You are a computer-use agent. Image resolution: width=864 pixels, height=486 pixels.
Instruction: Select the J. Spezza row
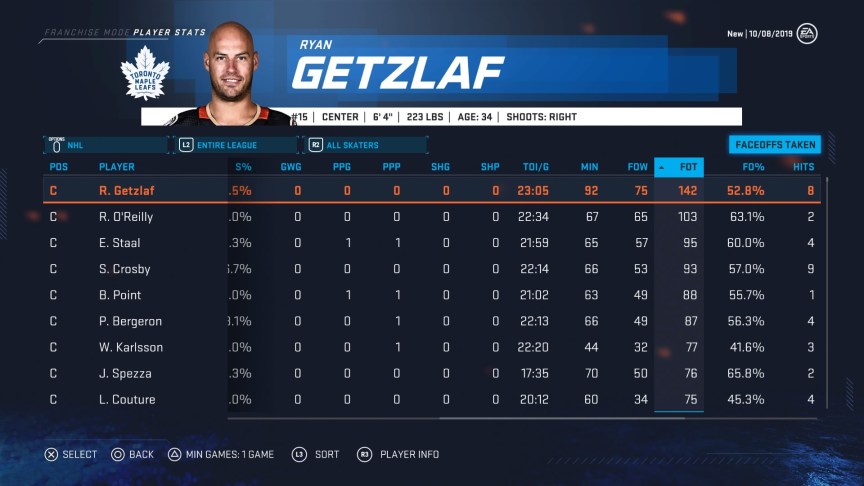click(x=124, y=373)
